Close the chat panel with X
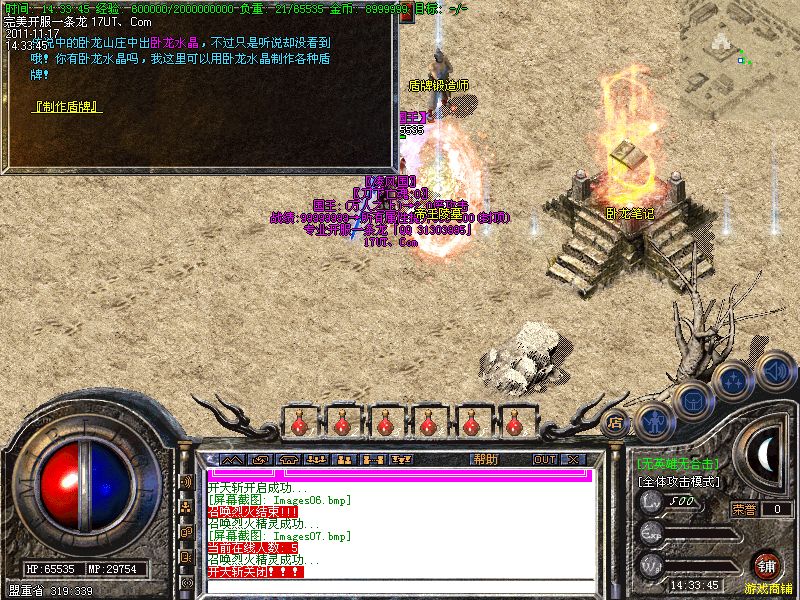This screenshot has width=800, height=600. [573, 459]
